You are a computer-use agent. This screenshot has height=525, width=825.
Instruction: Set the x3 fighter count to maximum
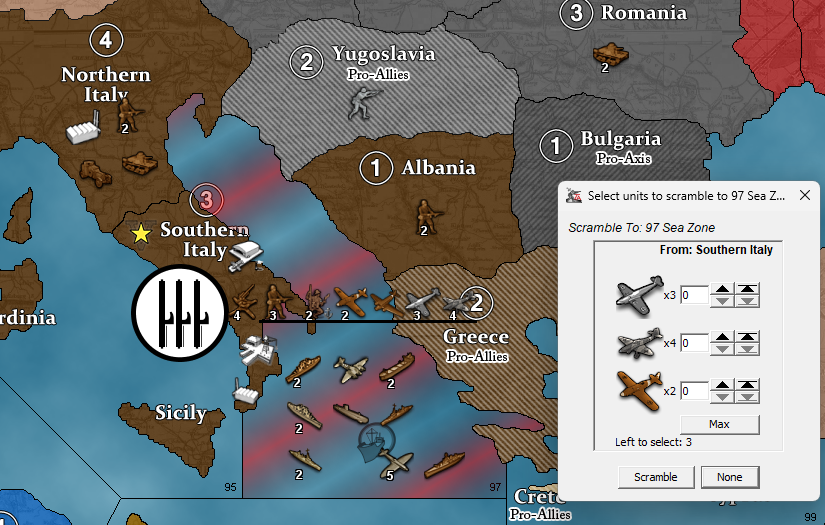(748, 289)
